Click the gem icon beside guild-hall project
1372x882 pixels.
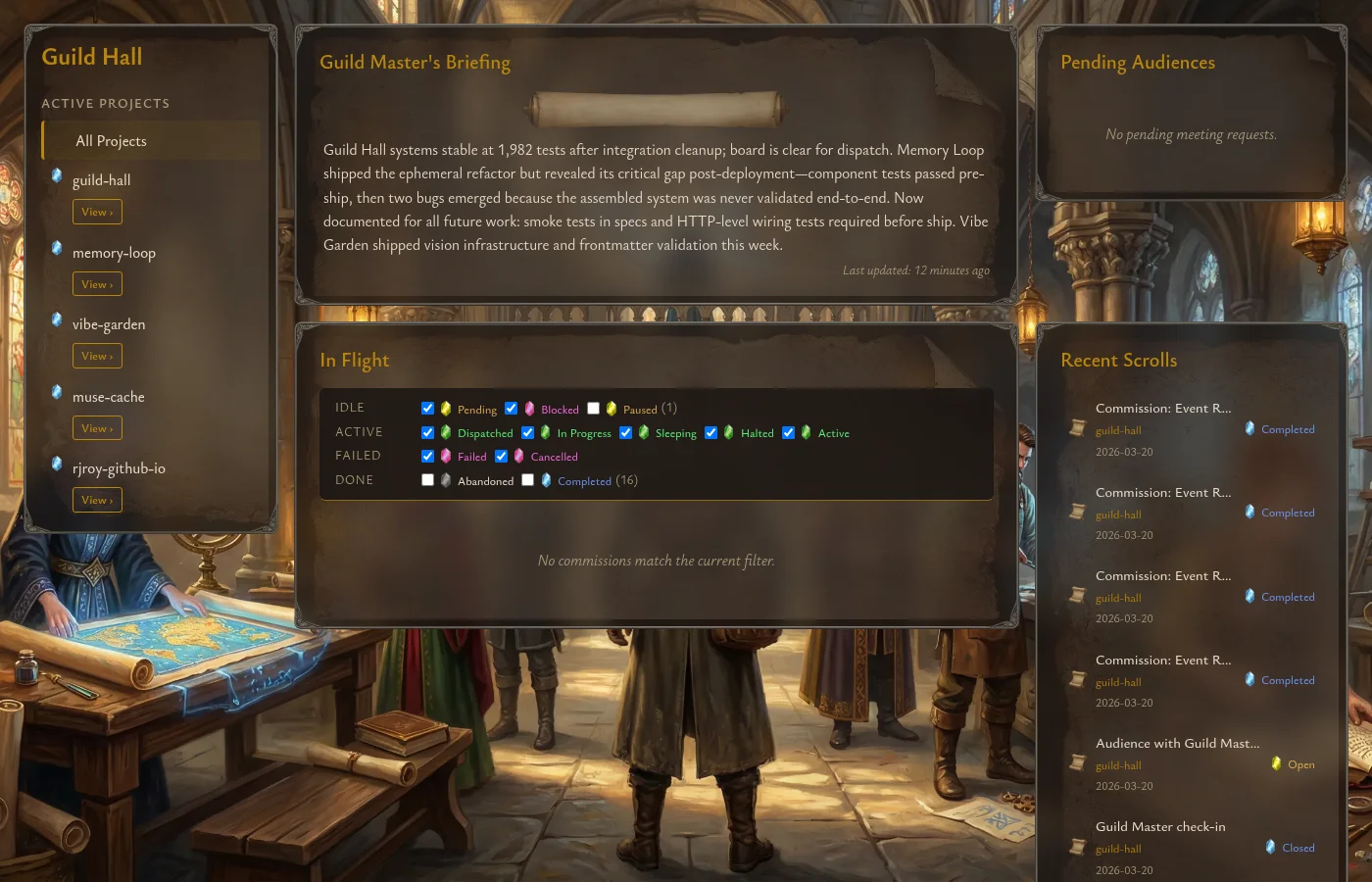[57, 176]
